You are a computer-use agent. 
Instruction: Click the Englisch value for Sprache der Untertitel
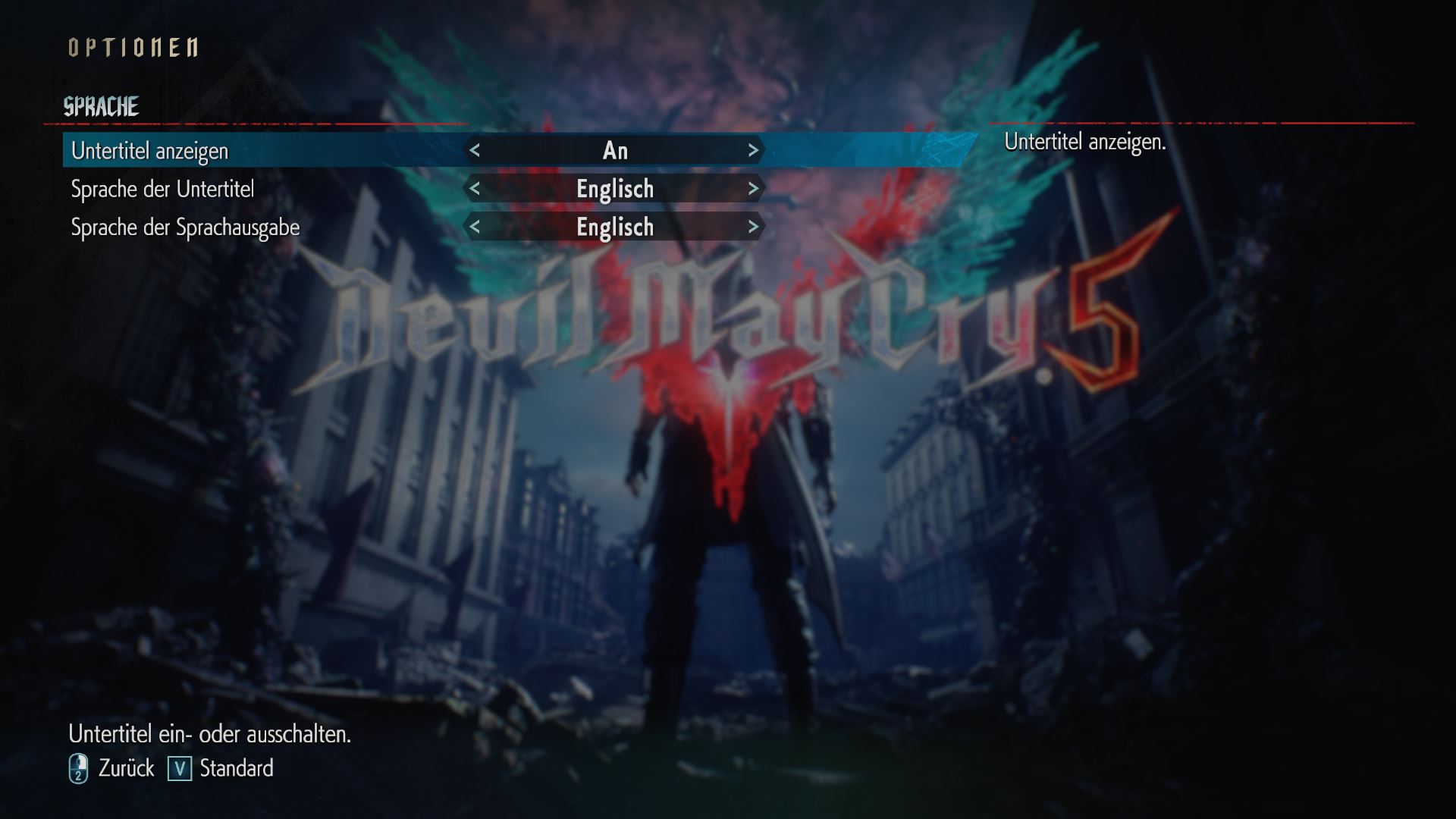tap(616, 189)
